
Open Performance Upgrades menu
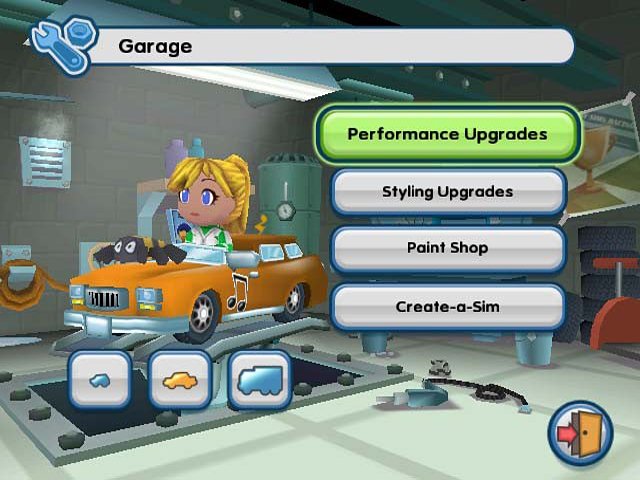[447, 134]
